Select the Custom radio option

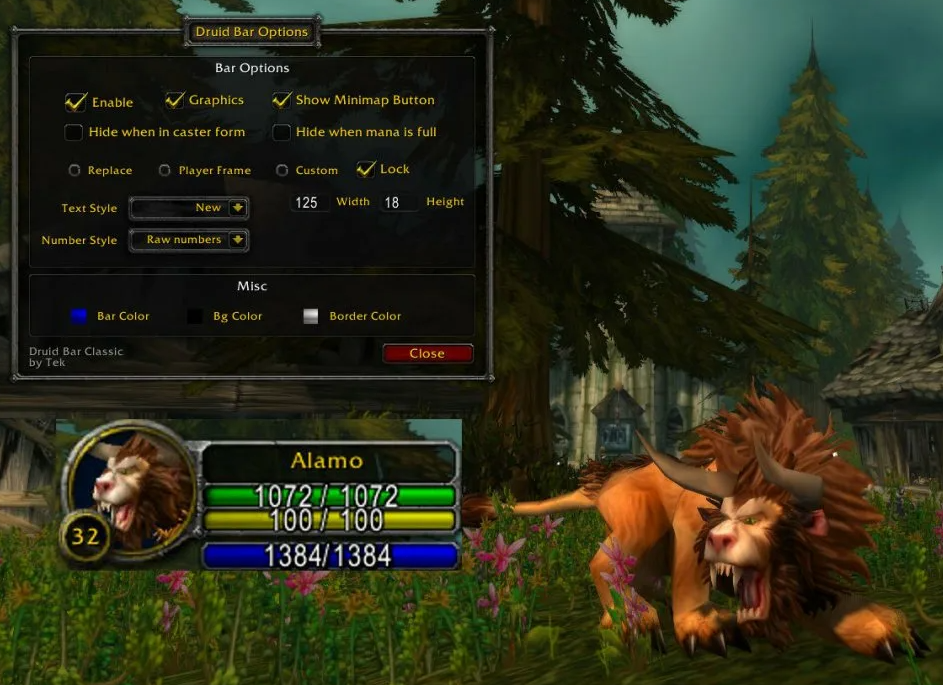click(282, 171)
